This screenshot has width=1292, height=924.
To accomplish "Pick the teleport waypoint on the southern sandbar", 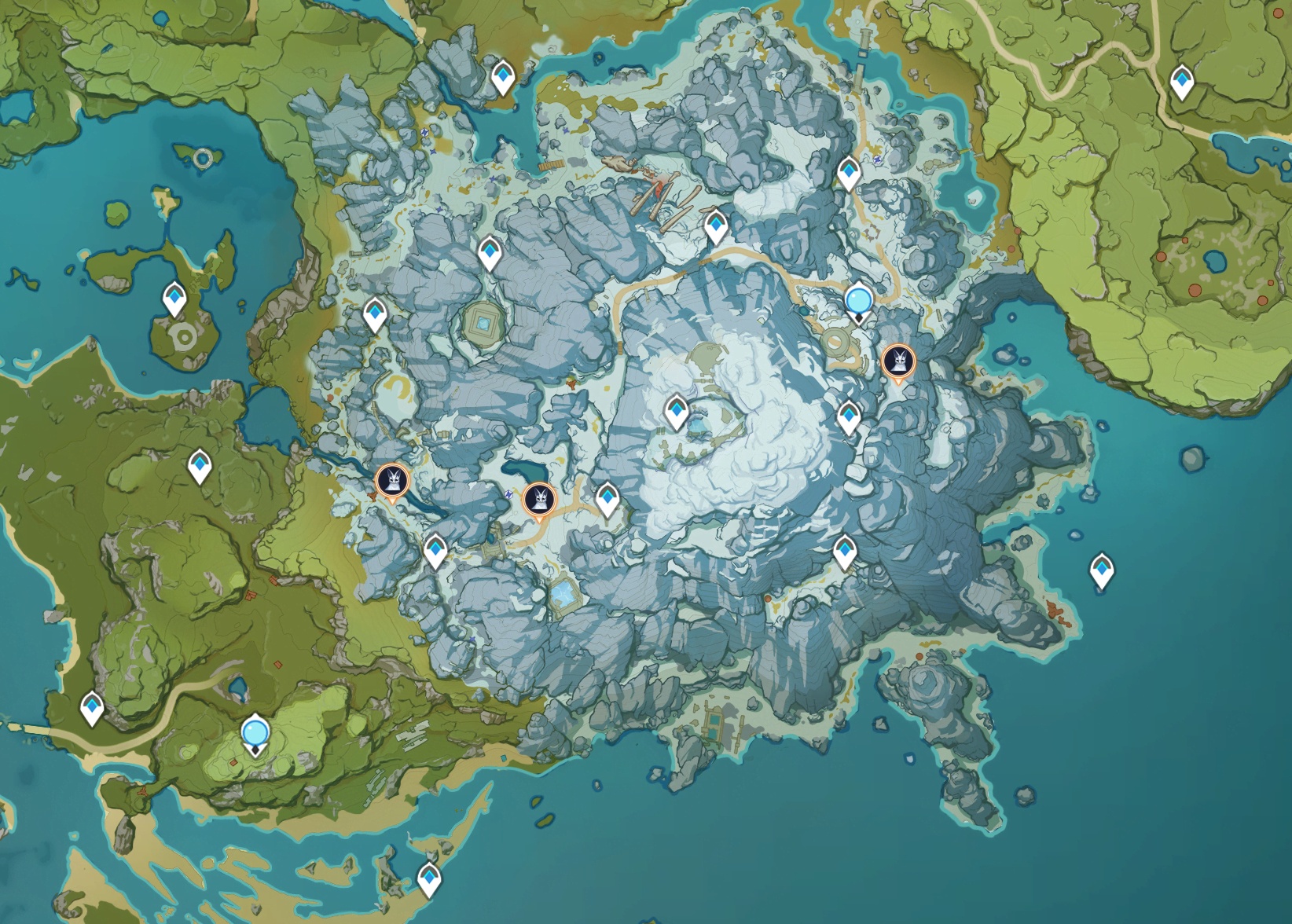I will [x=429, y=877].
